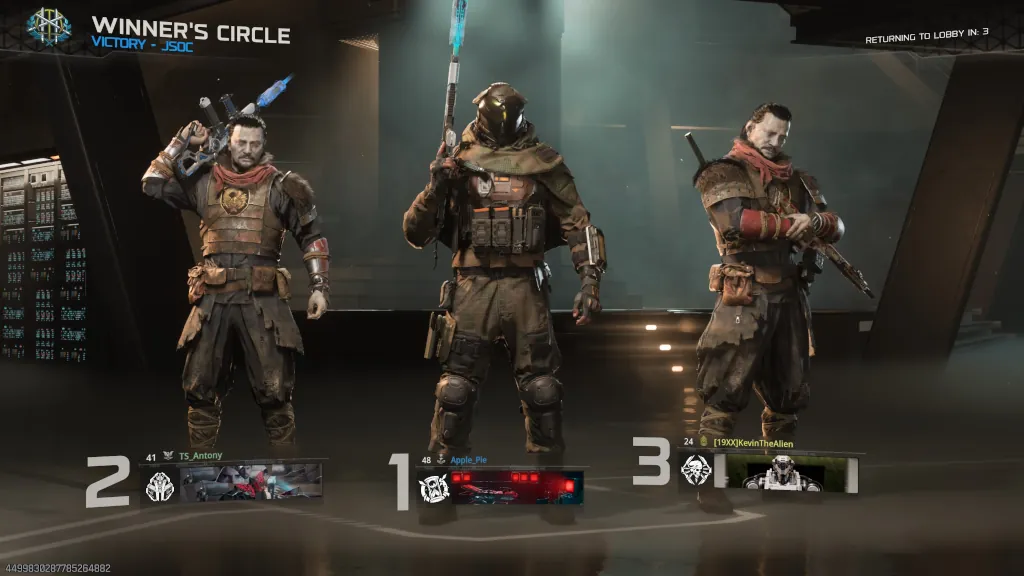Click the JSOC faction logo
Viewport: 1024px width, 576px height.
click(49, 26)
